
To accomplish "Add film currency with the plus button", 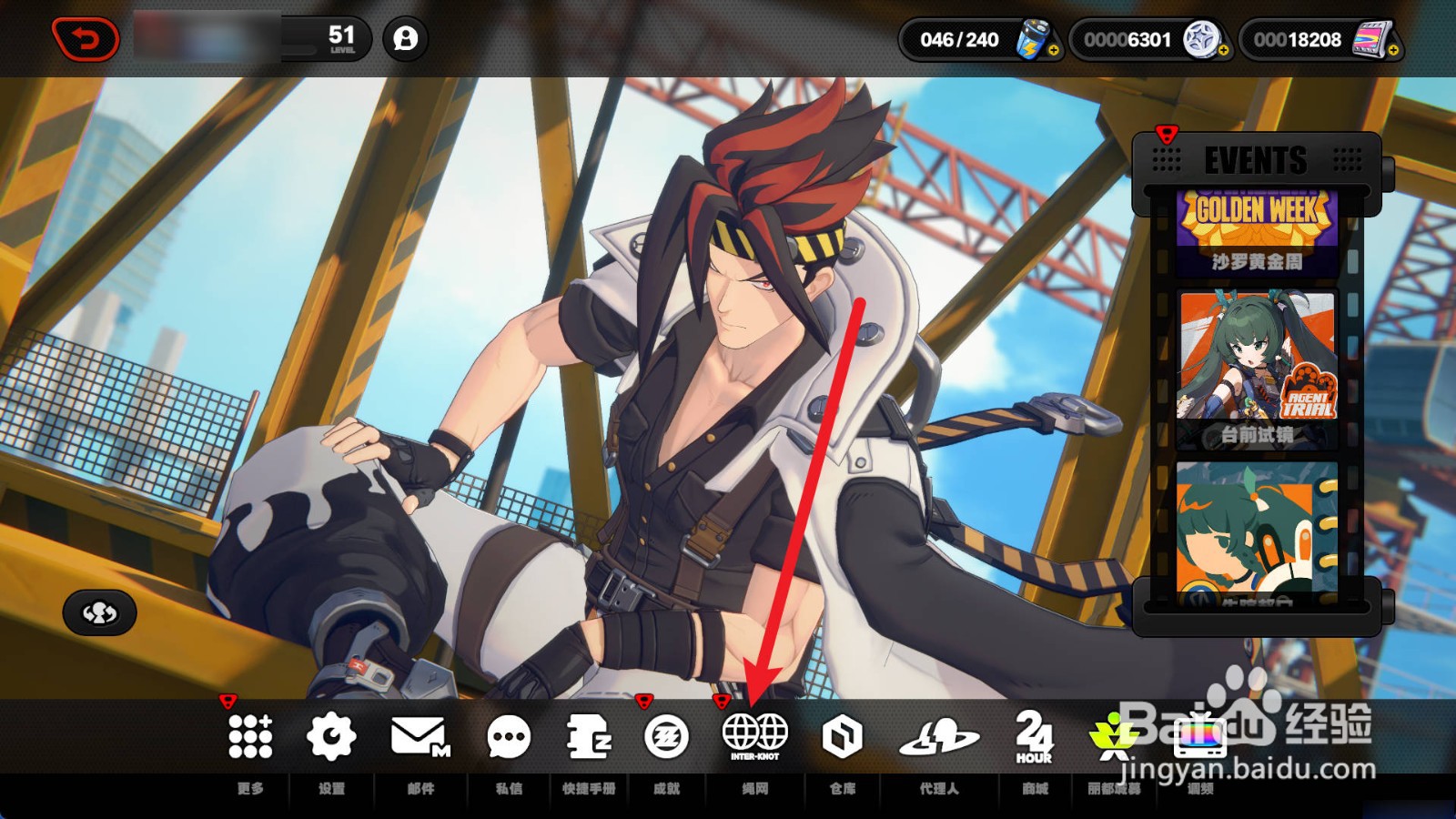I will [x=1393, y=51].
